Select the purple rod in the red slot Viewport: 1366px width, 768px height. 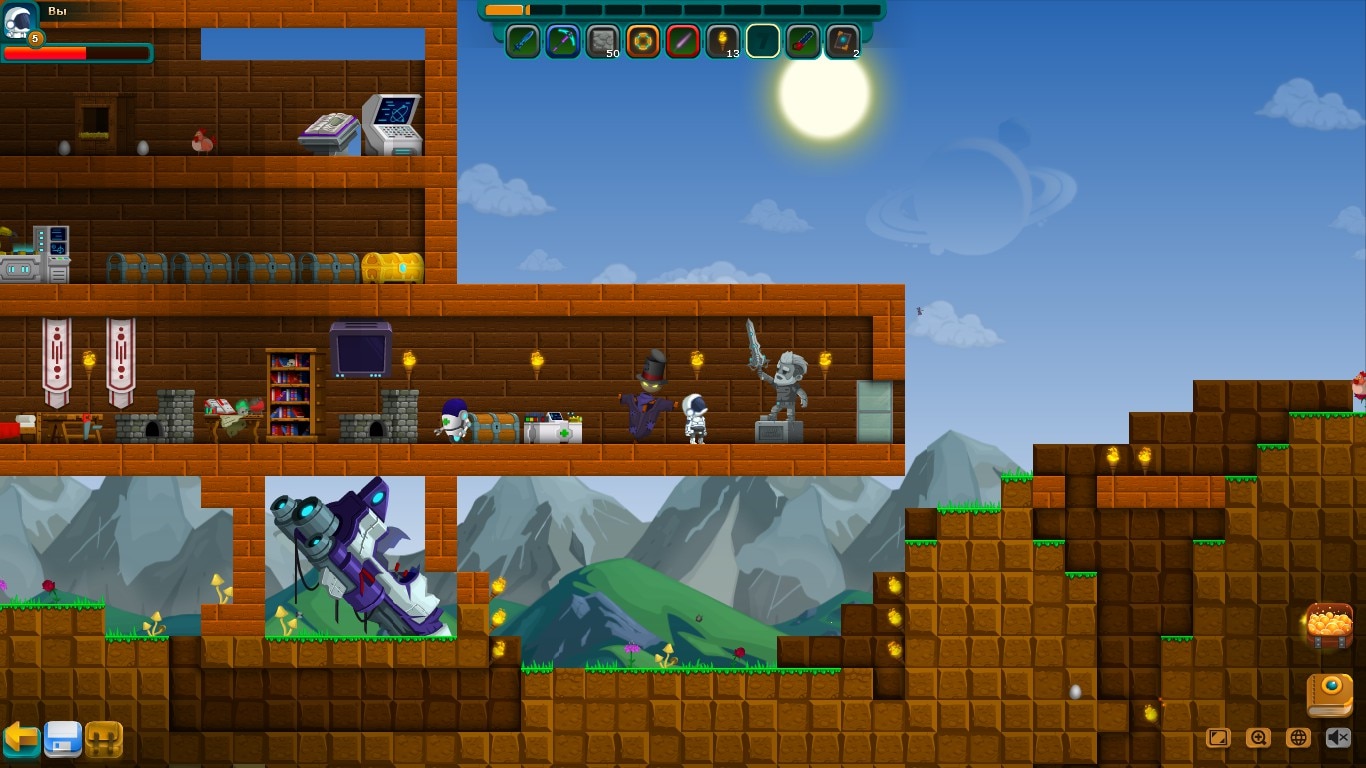[683, 42]
